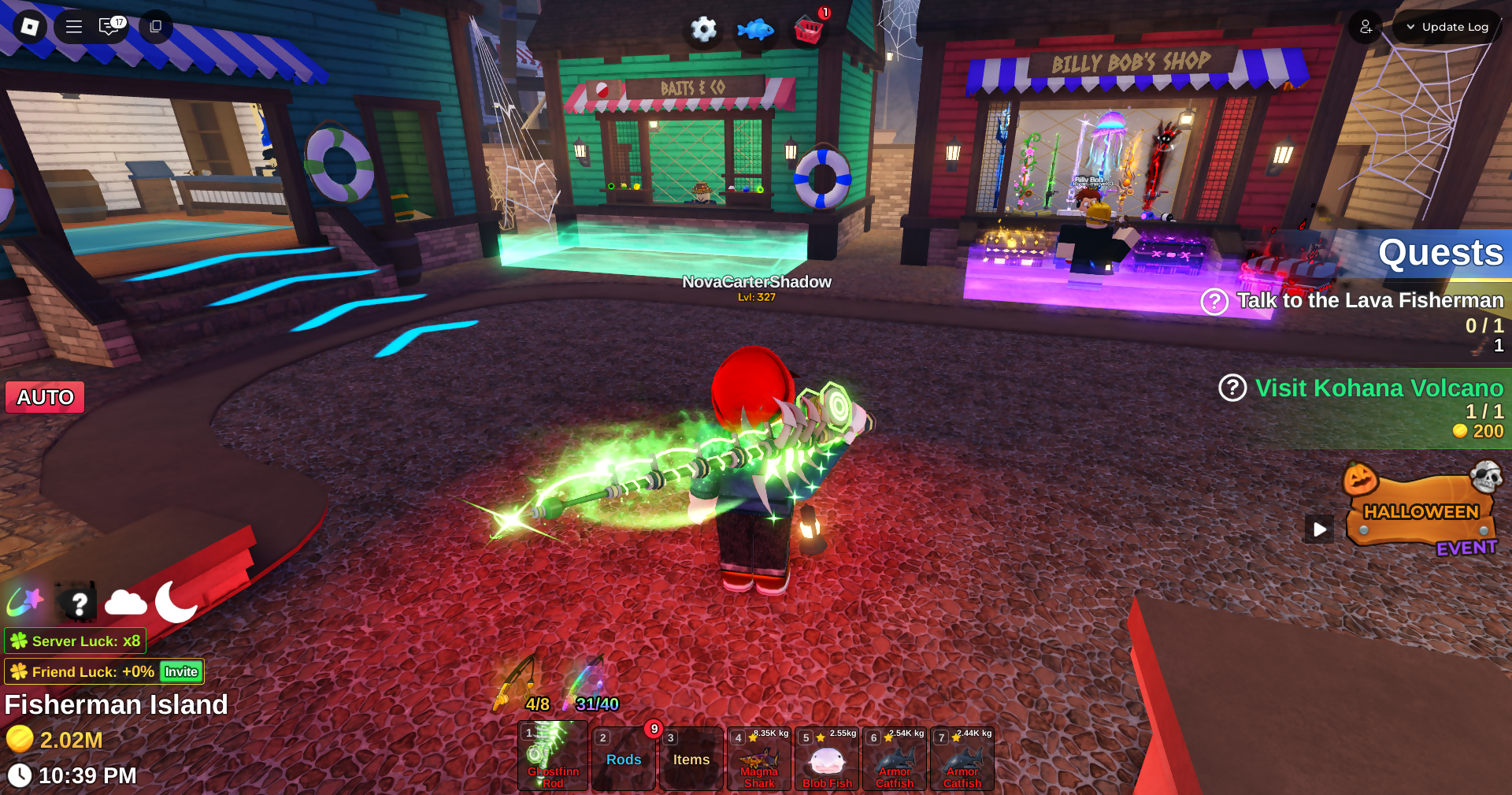Viewport: 1512px width, 795px height.
Task: Select the Visit Kohana Volcano quest
Action: tap(1378, 388)
